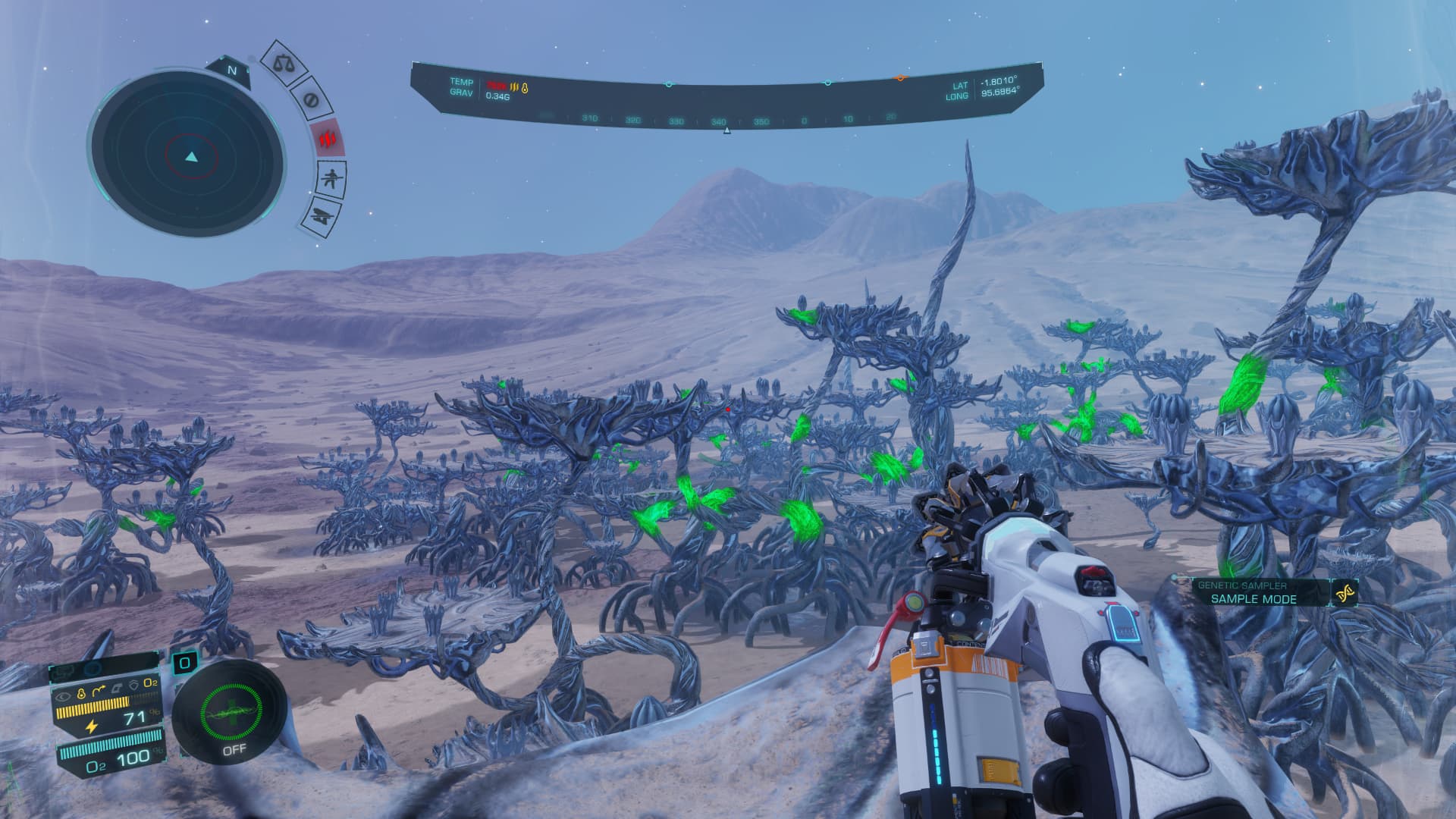Click the crossed-out armed figure icon

[x=330, y=180]
